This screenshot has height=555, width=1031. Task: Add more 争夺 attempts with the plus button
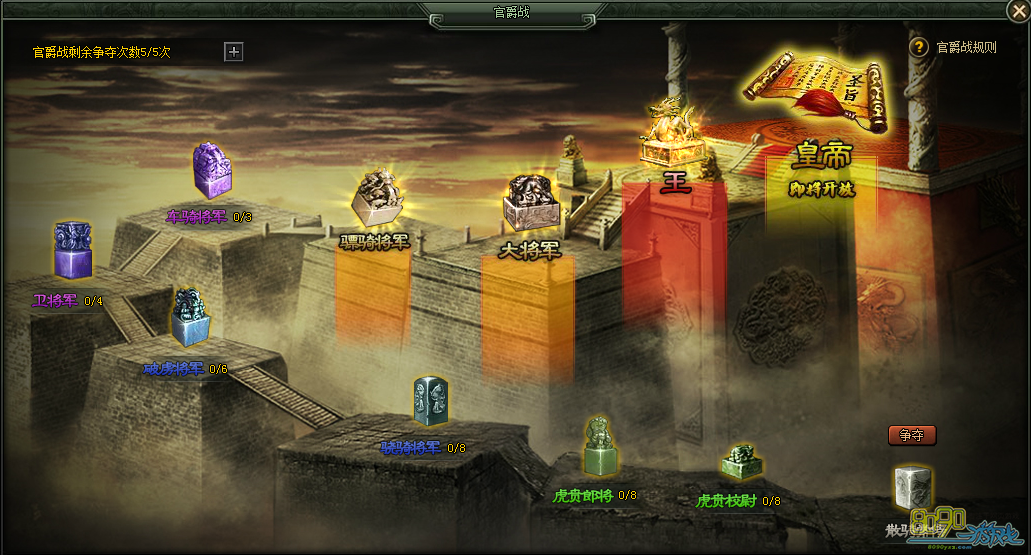234,52
